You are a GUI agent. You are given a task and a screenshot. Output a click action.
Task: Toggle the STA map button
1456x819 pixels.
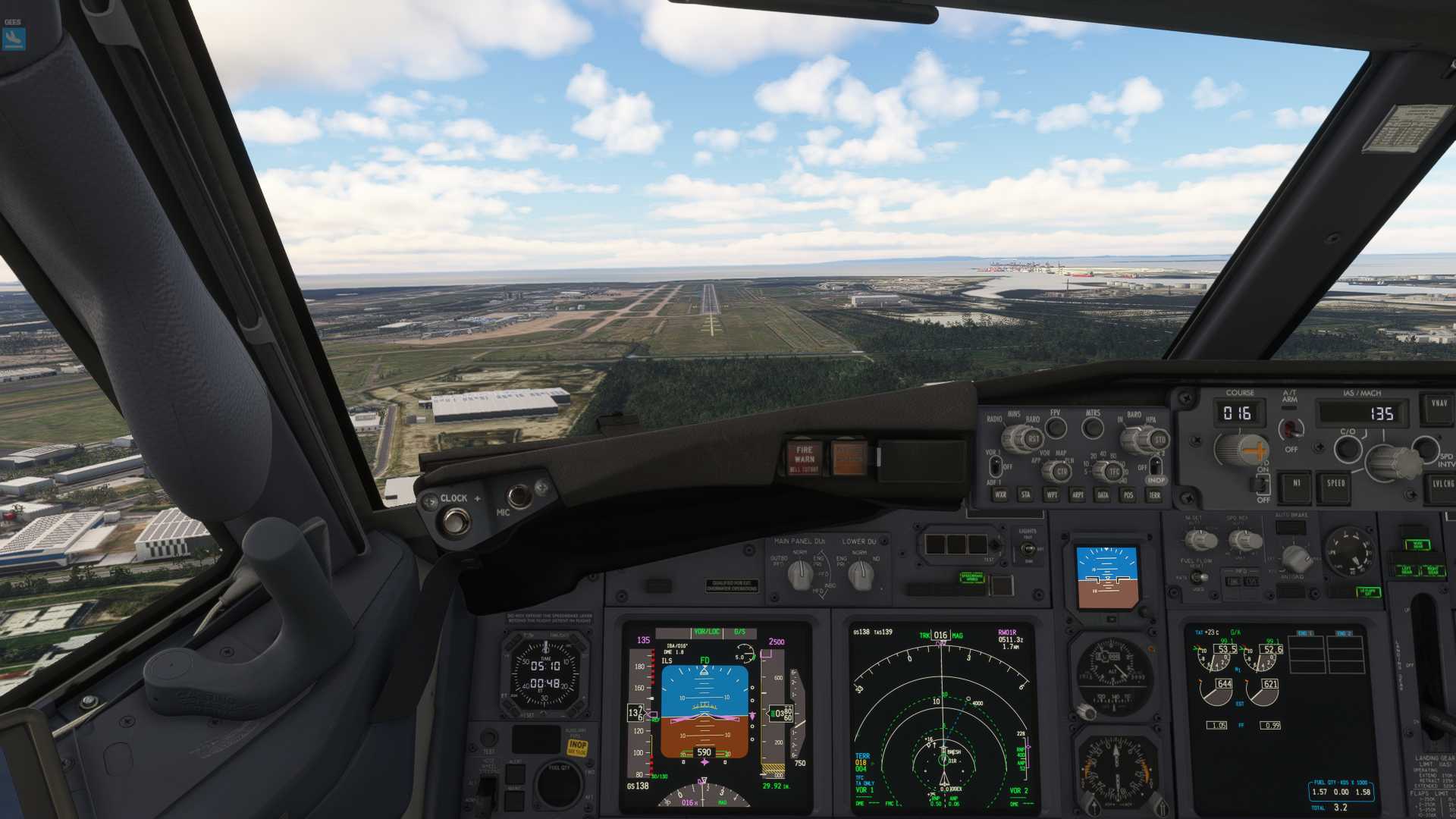click(x=1026, y=495)
